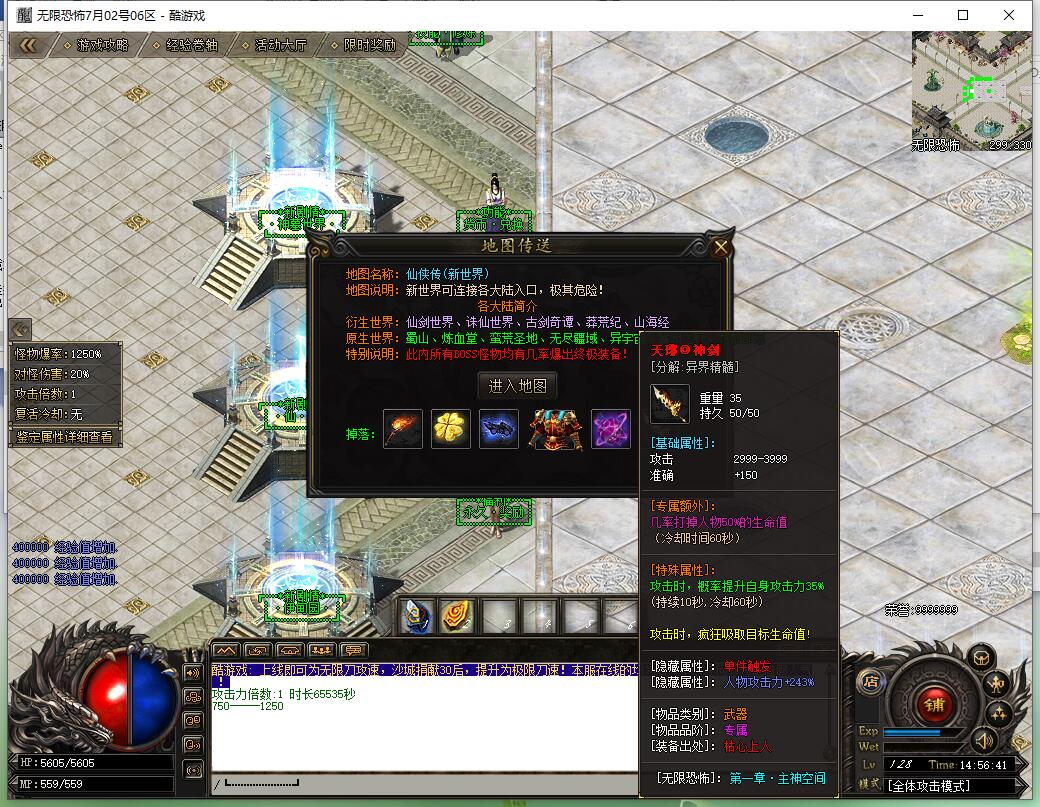The image size is (1040, 807).
Task: Toggle the speaker sound button beside Exp bar
Action: tap(984, 740)
